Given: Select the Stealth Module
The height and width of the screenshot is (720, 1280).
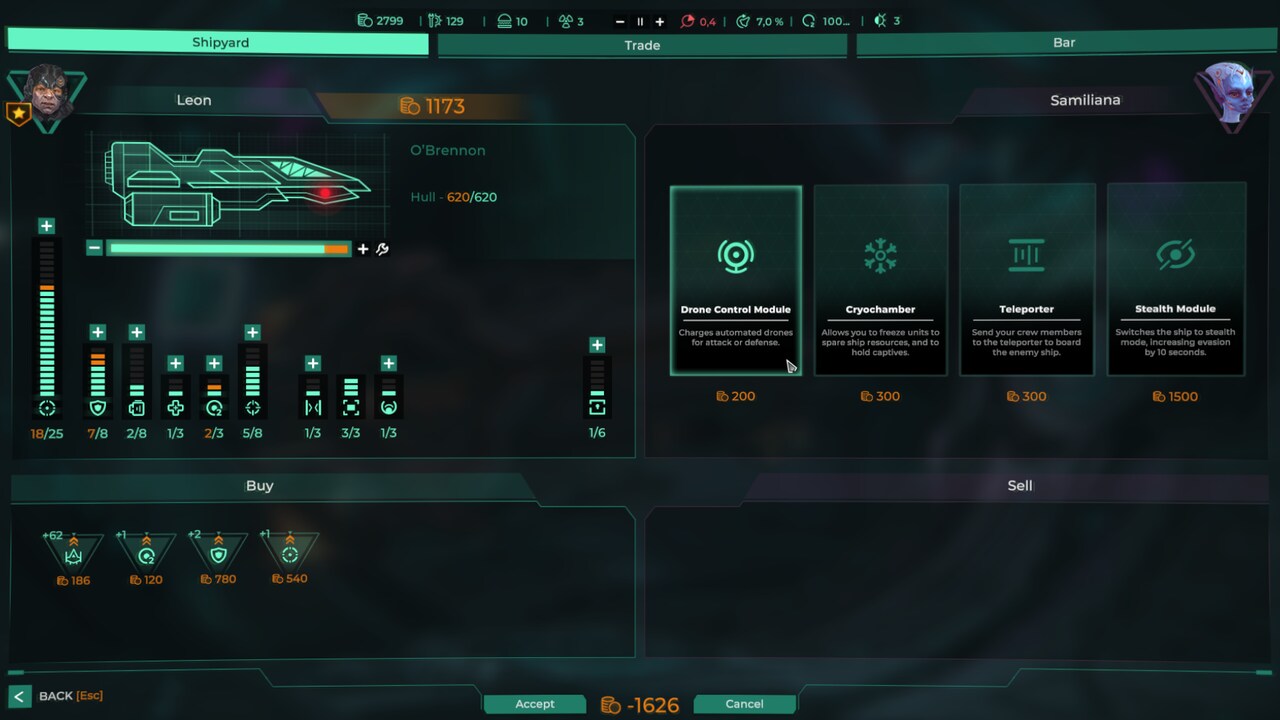Looking at the screenshot, I should pyautogui.click(x=1176, y=280).
